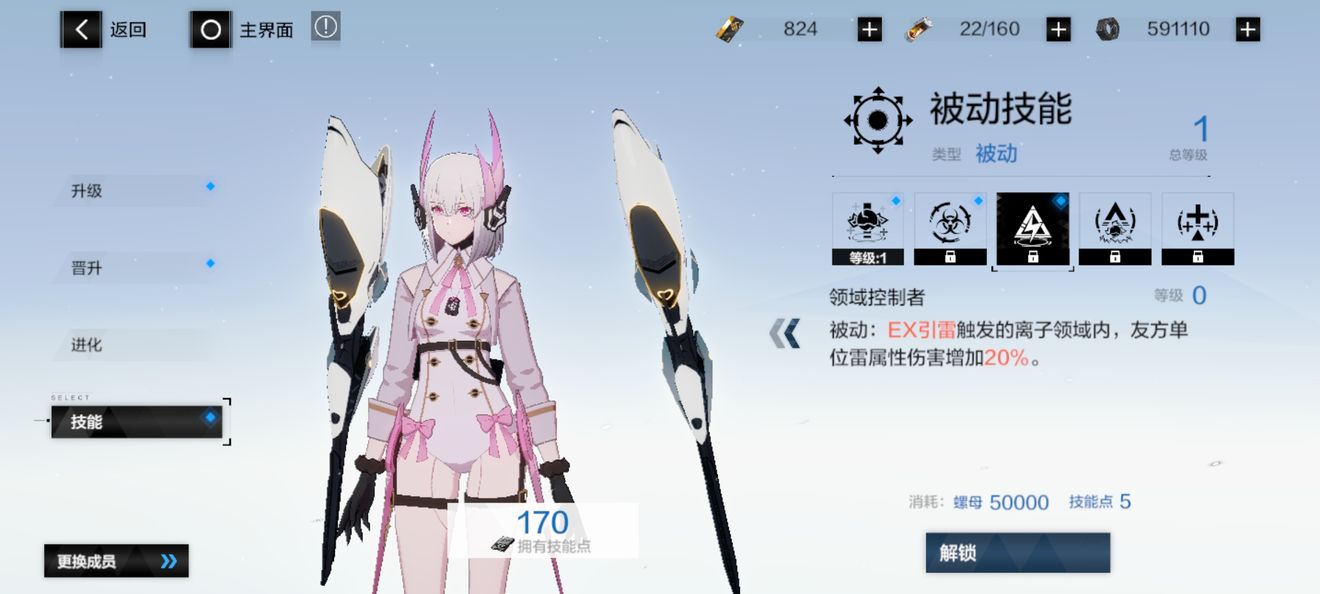Select the lightning triangle passive skill
This screenshot has width=1320, height=594.
1032,229
